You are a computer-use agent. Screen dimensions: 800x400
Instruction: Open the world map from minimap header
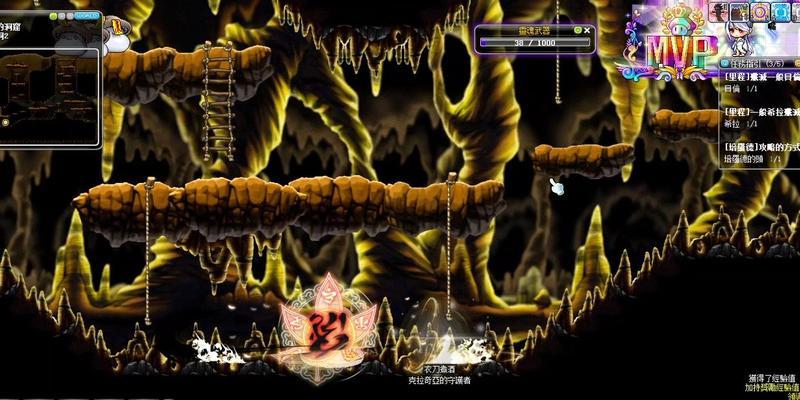tap(88, 17)
